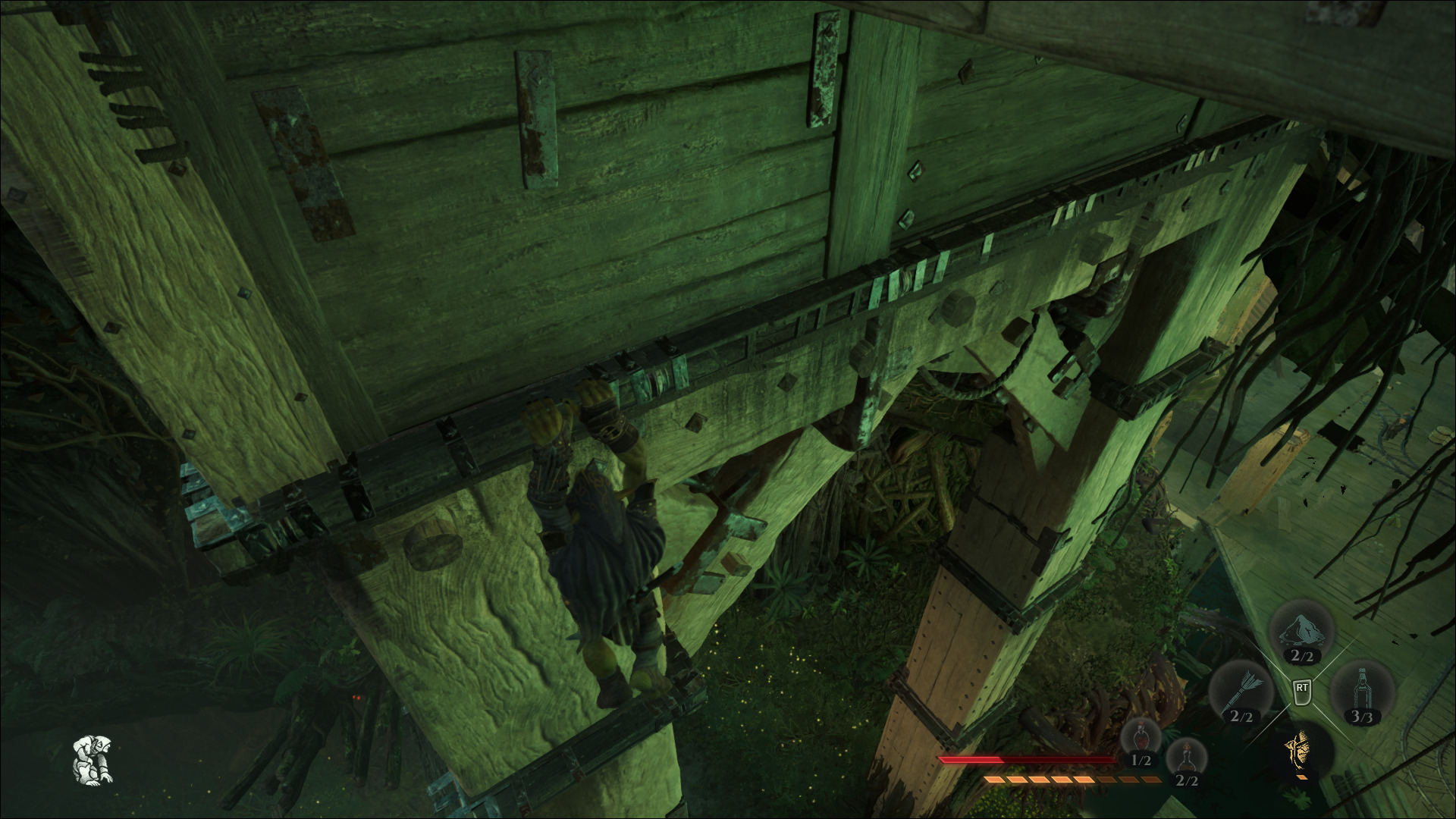Use the red health potion
The width and height of the screenshot is (1456, 819).
[1141, 740]
